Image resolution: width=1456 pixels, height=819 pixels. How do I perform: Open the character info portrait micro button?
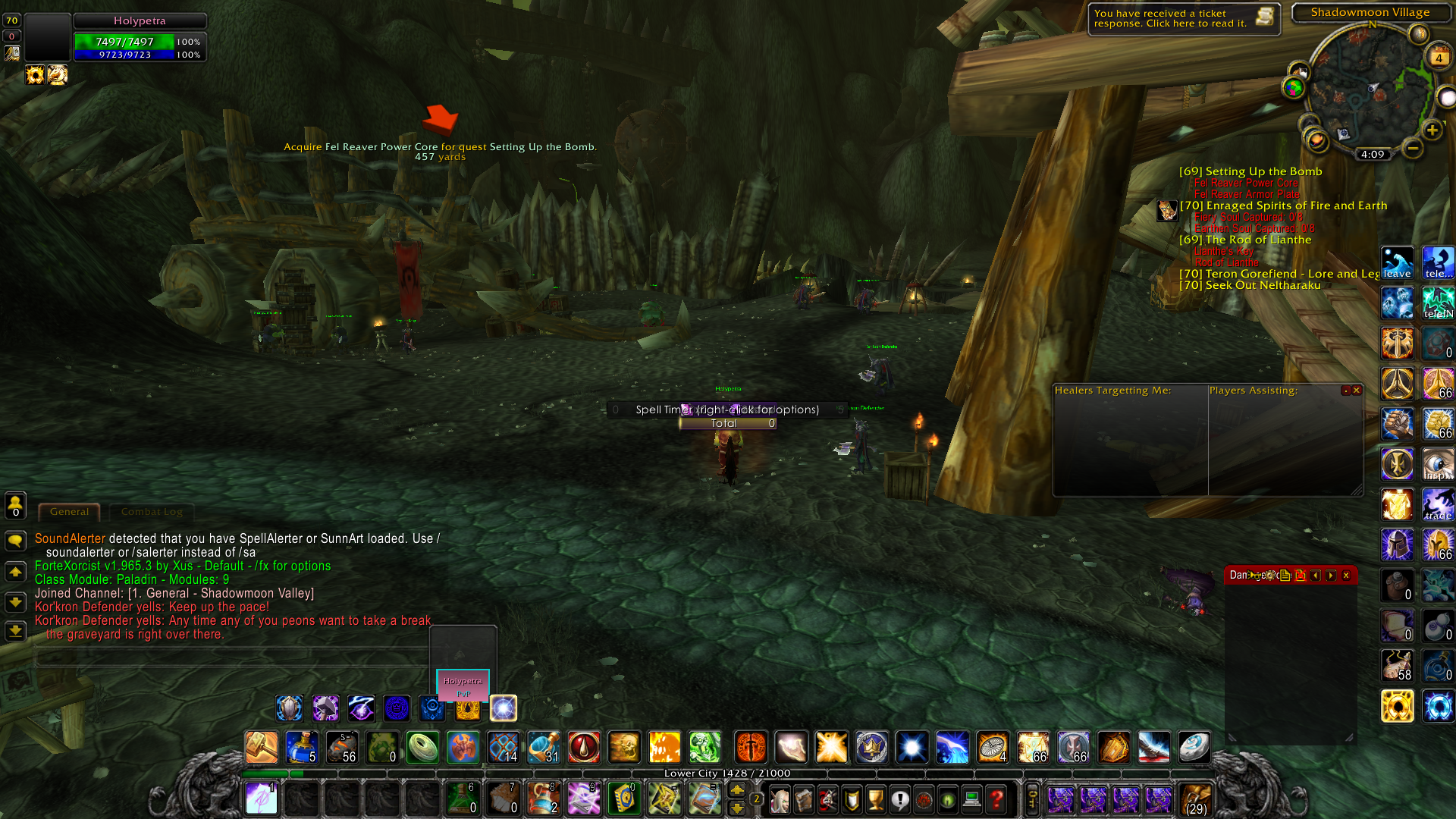(780, 799)
